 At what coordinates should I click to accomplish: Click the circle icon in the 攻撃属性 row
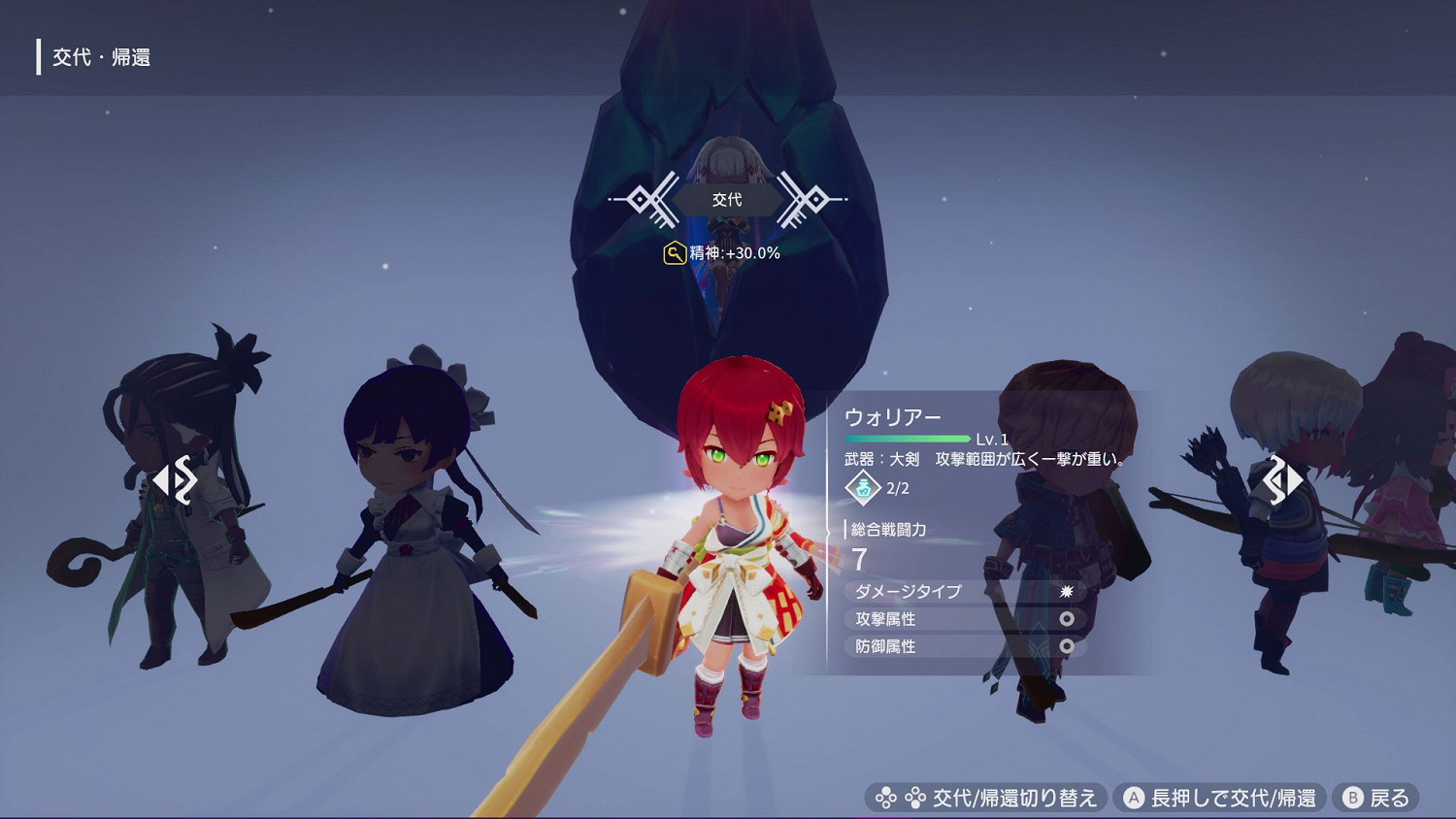(x=1068, y=618)
